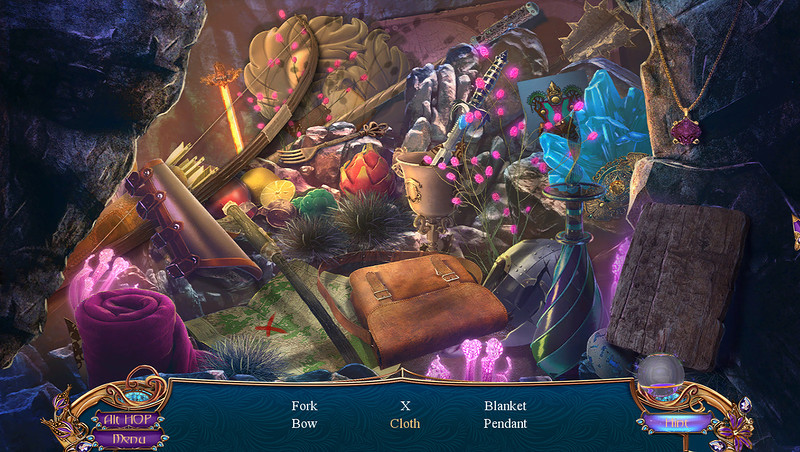Switch to the Alt HOP mode
Image resolution: width=800 pixels, height=452 pixels.
click(126, 419)
